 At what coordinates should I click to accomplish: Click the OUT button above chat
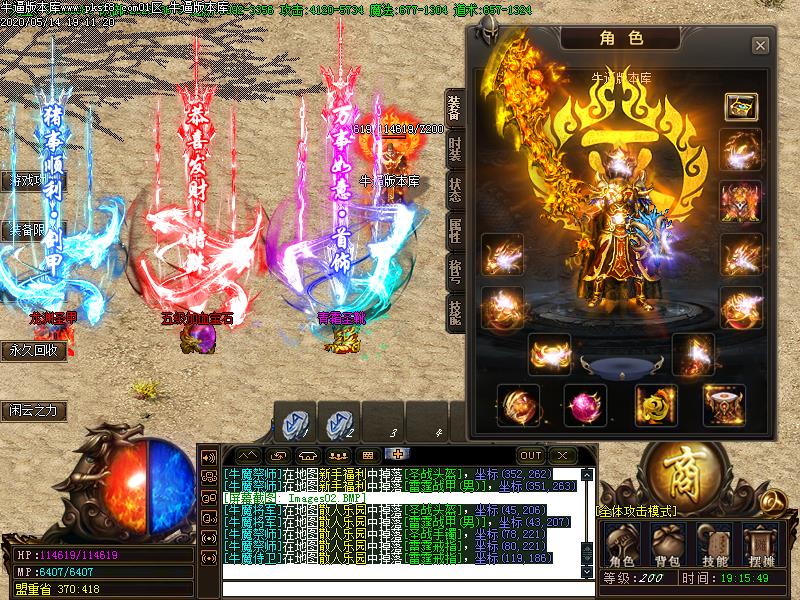point(530,456)
